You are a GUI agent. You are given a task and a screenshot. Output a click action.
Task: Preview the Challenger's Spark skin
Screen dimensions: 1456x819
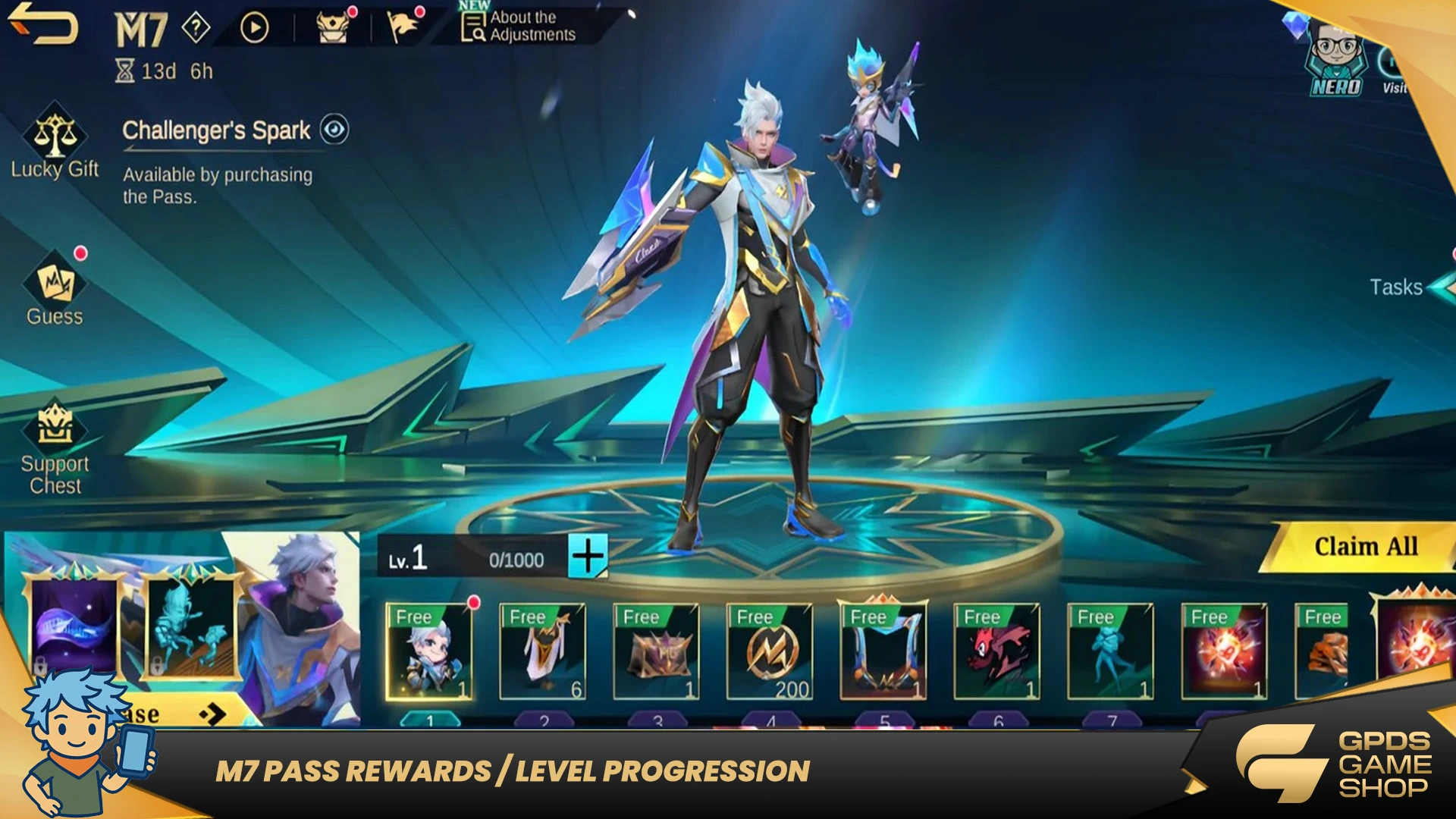334,130
